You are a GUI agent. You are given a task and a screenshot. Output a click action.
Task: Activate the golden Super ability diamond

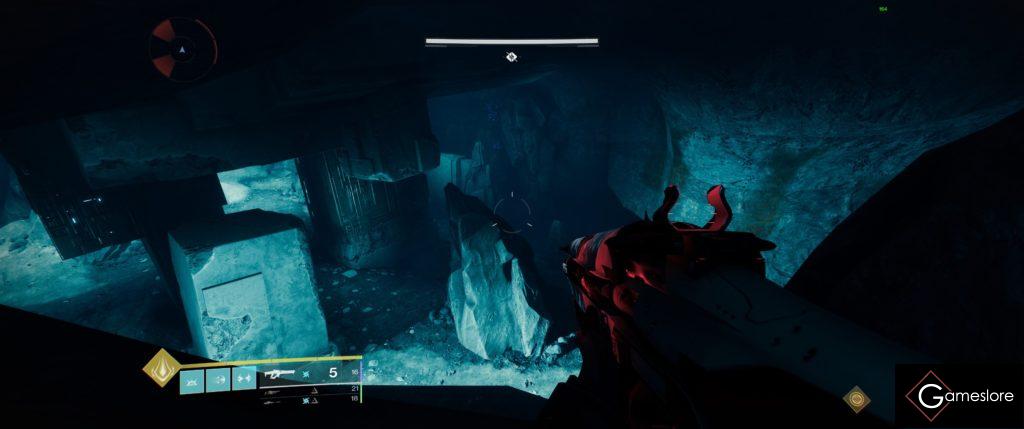pos(160,369)
